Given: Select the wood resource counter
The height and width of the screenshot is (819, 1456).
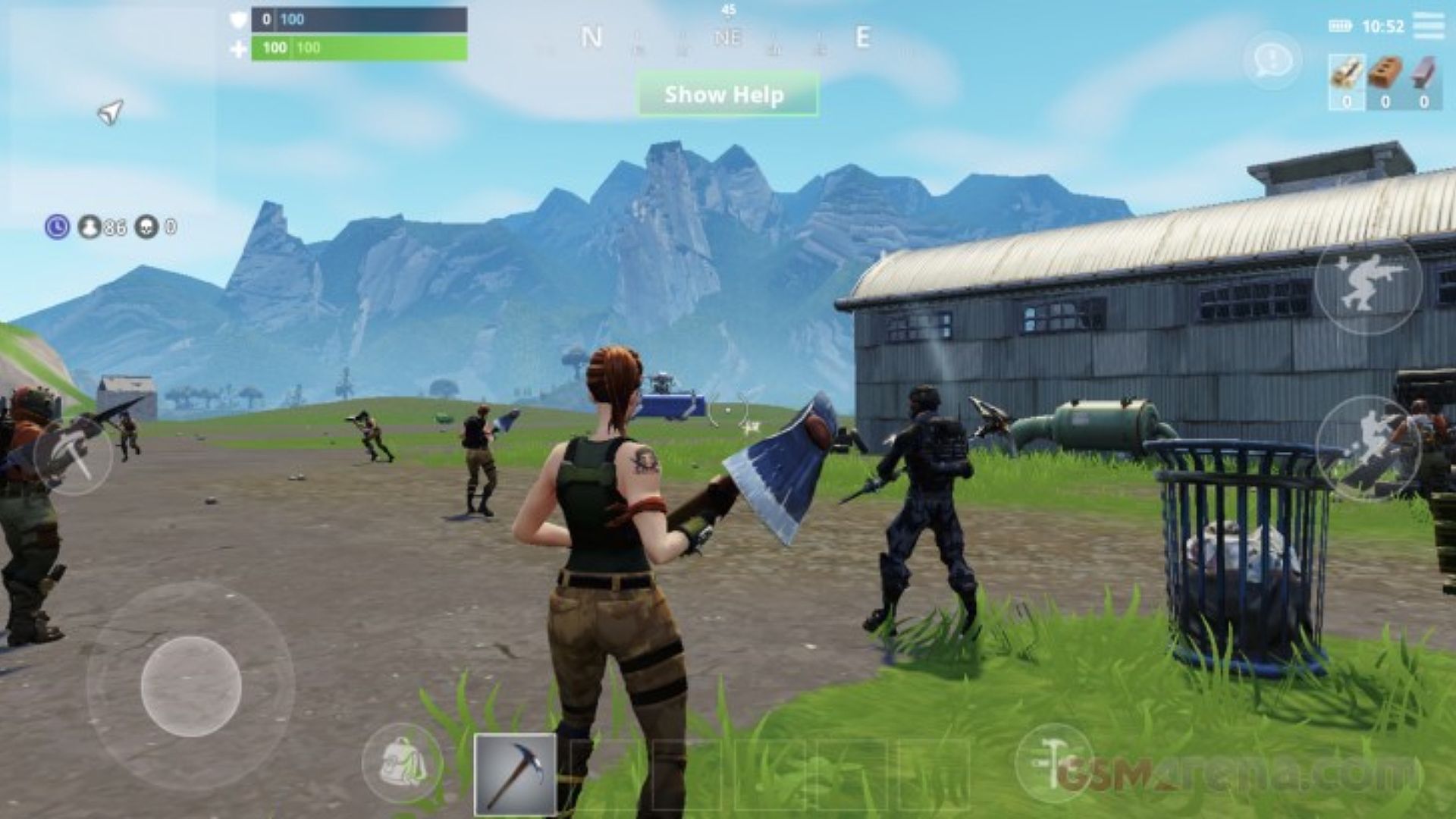Looking at the screenshot, I should pyautogui.click(x=1345, y=80).
